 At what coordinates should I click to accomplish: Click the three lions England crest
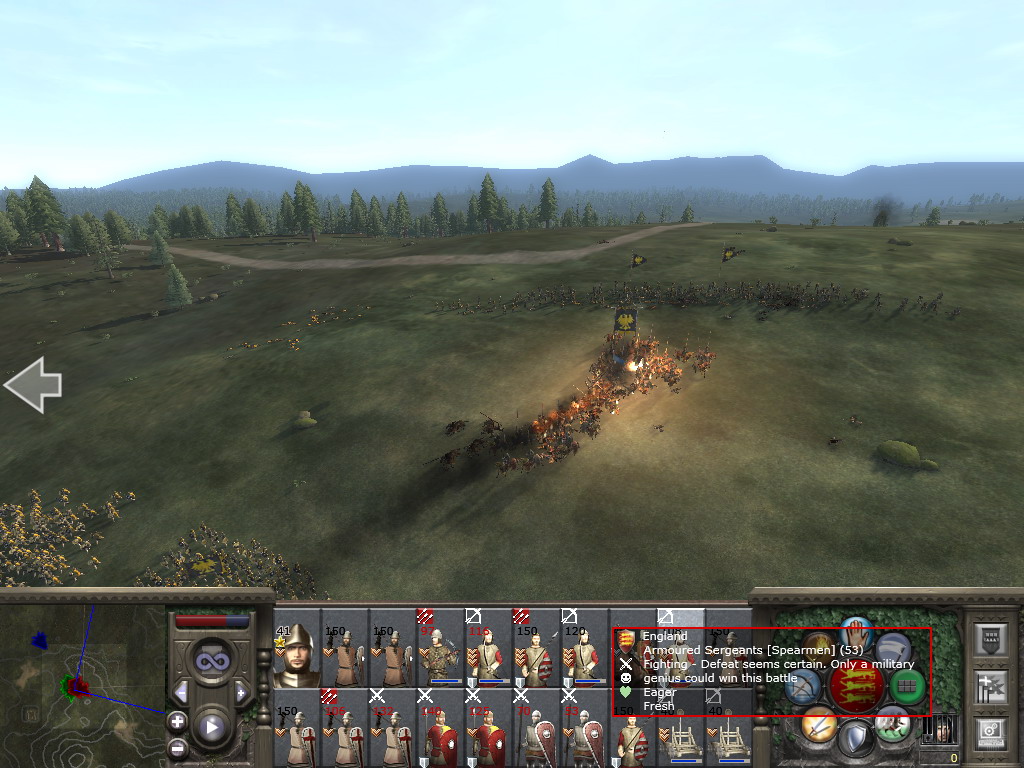[x=856, y=686]
